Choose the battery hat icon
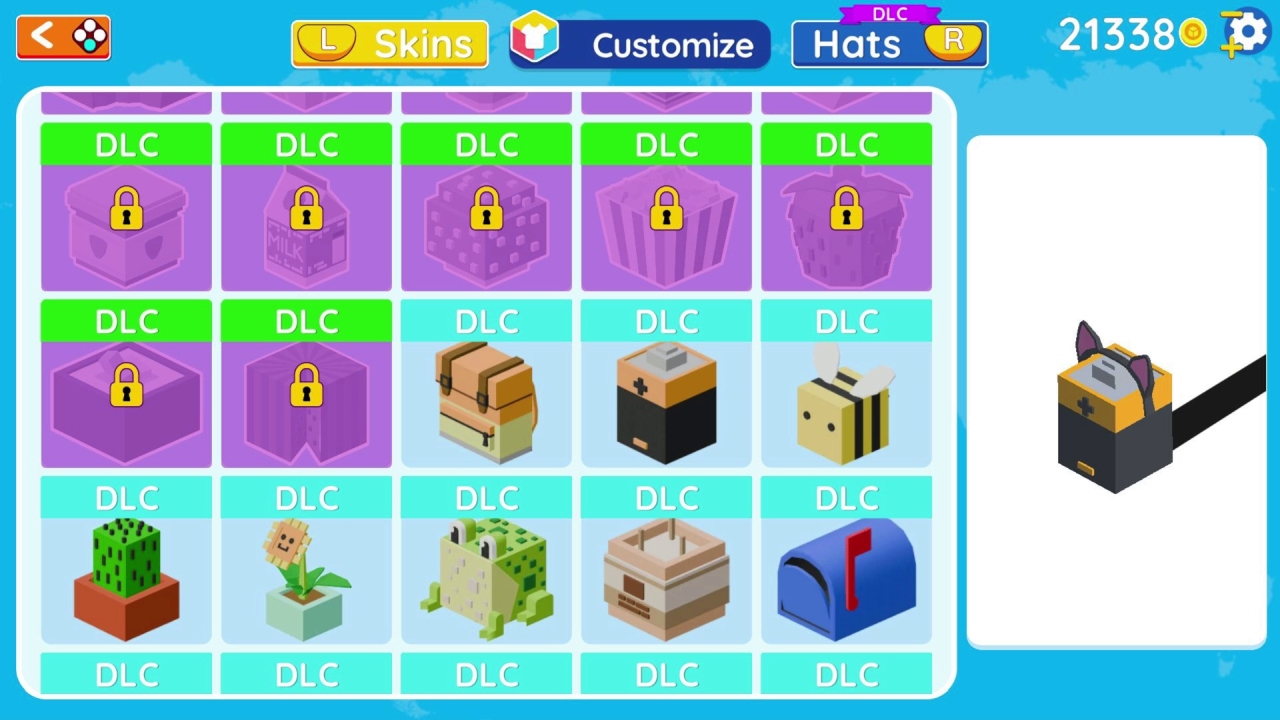The width and height of the screenshot is (1280, 720). pos(666,400)
